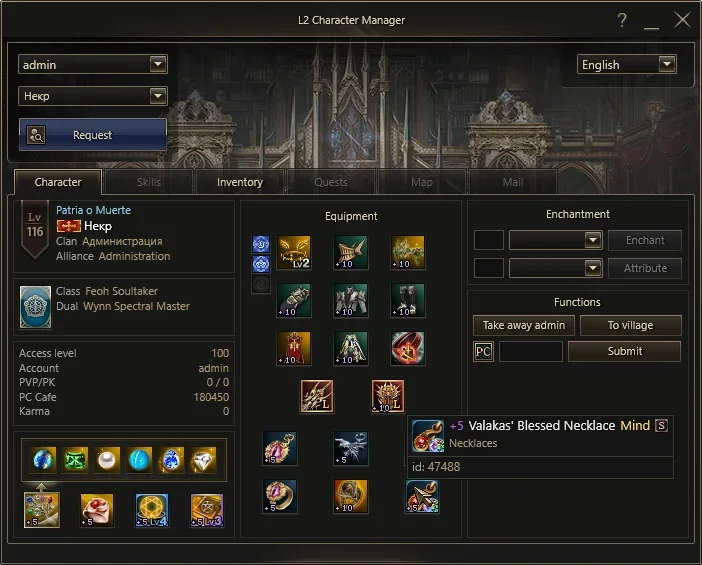Select the white pearl item icon
The width and height of the screenshot is (702, 565).
point(107,459)
